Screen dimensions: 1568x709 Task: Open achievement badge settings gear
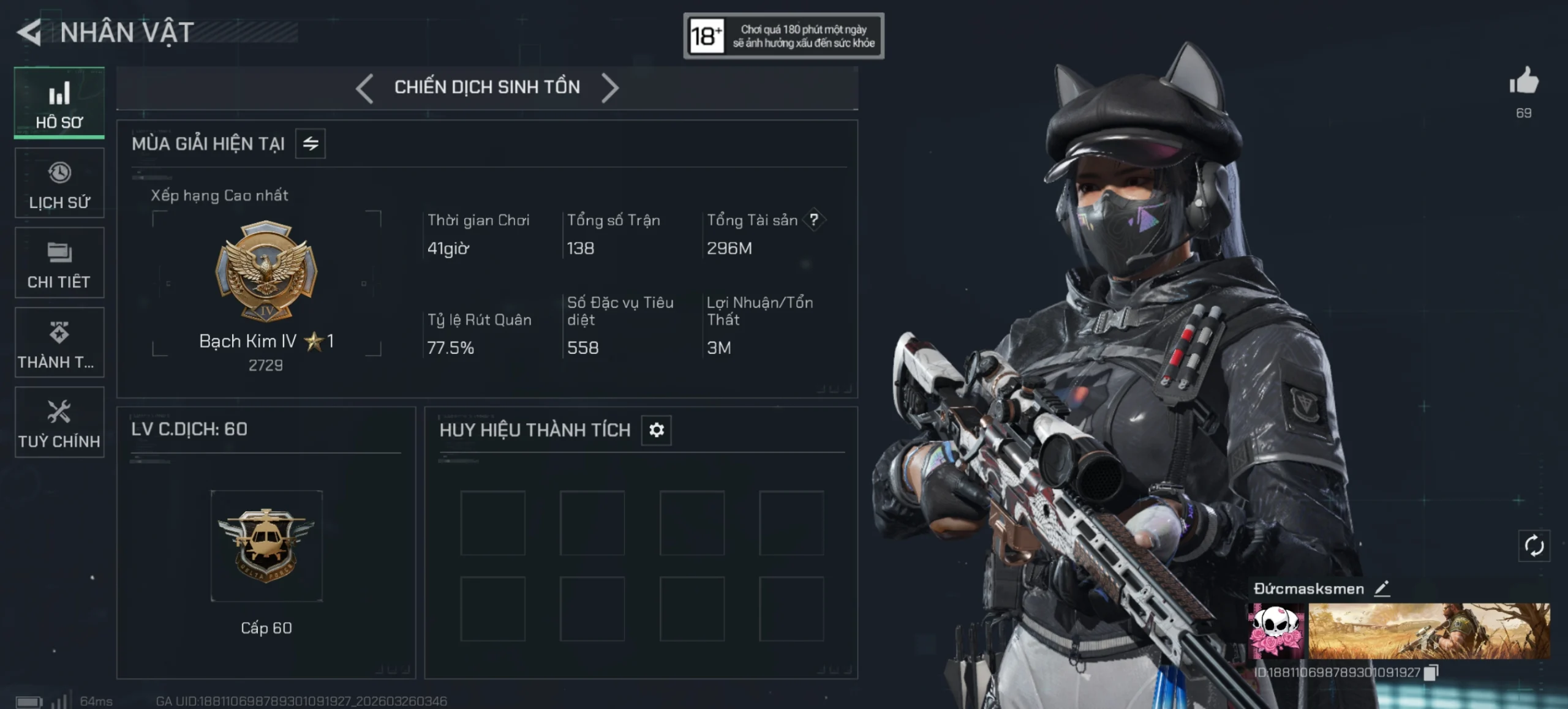[657, 430]
